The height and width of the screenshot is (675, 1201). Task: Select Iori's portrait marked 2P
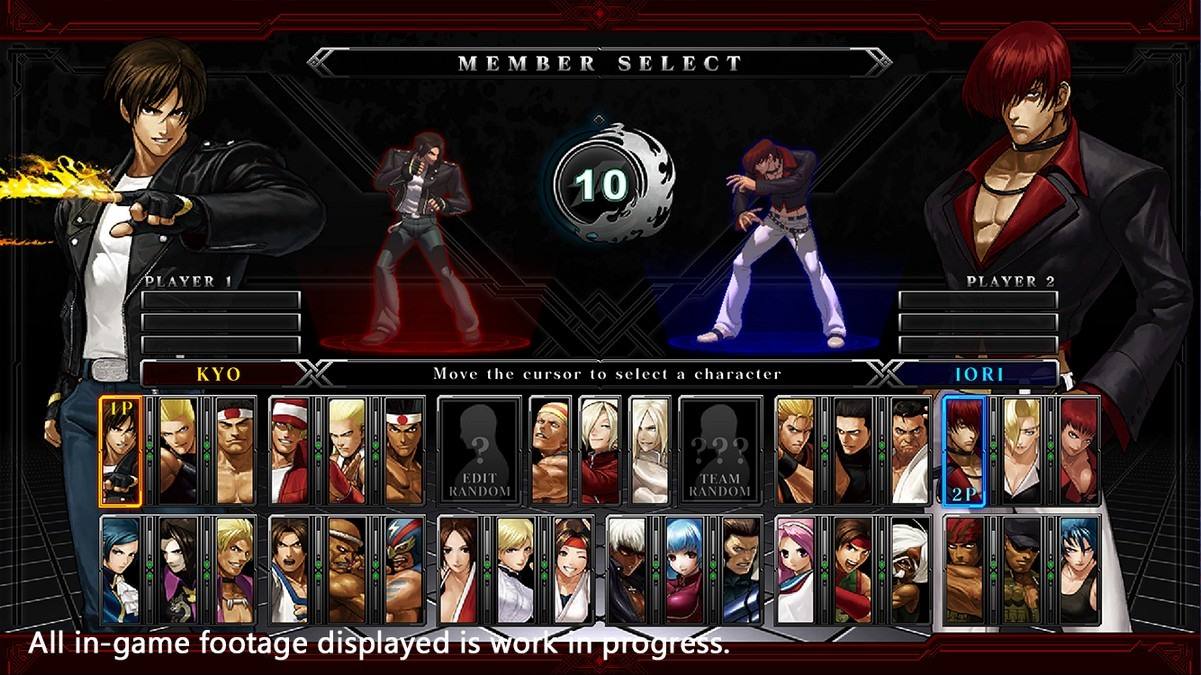[x=964, y=451]
